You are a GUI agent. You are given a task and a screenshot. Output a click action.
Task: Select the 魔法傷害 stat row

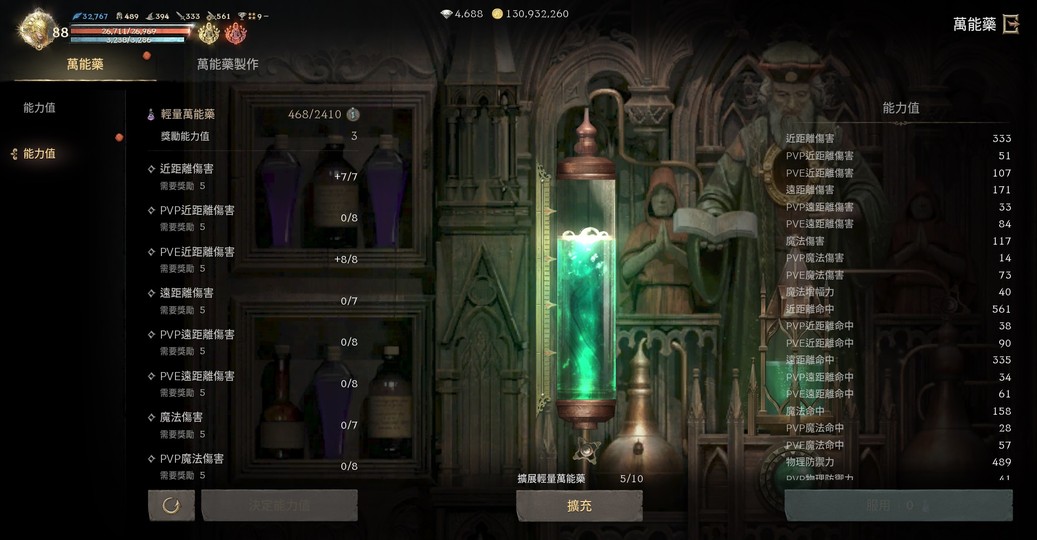(x=250, y=425)
